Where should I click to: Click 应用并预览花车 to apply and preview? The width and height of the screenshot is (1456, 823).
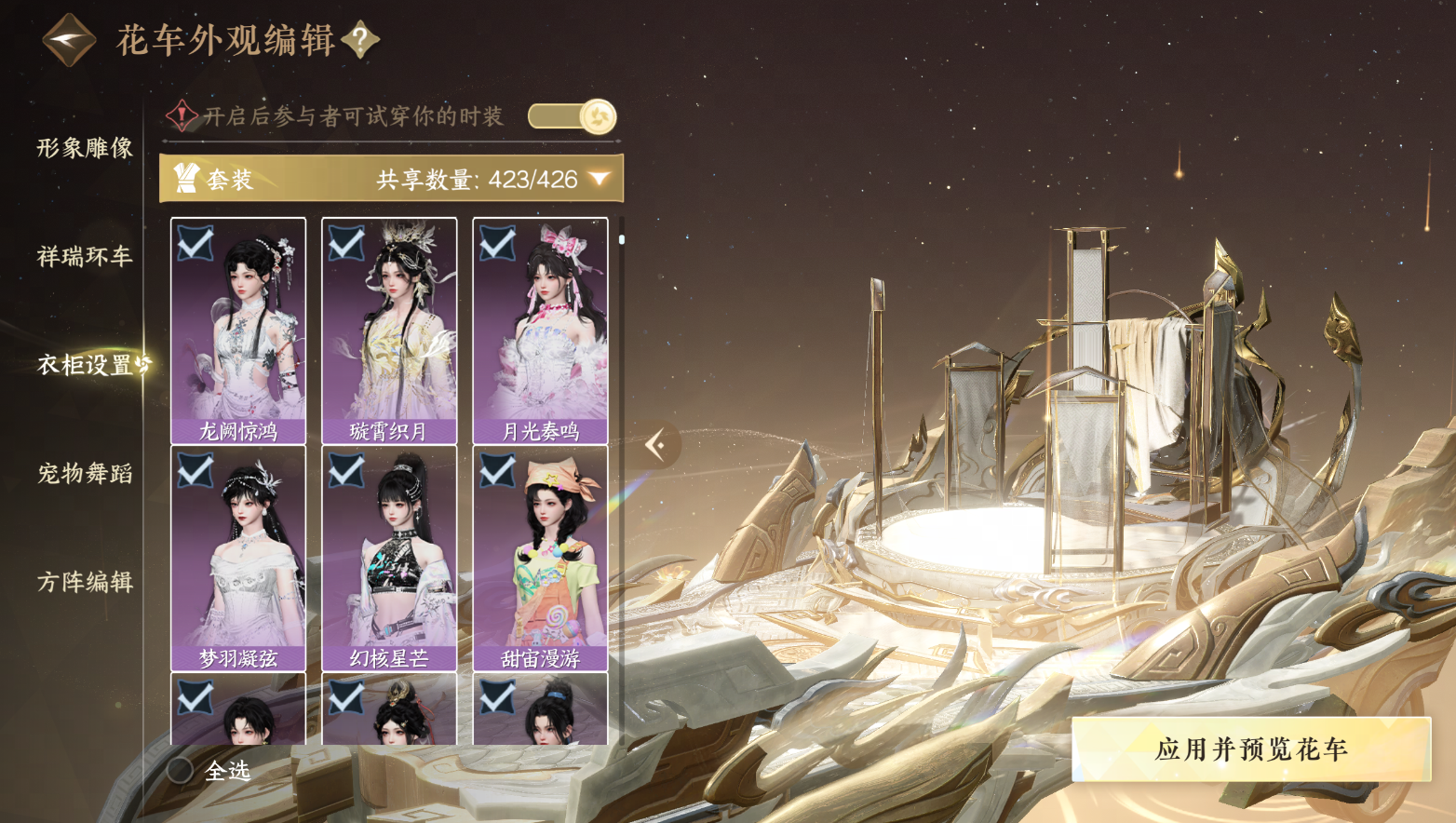pyautogui.click(x=1250, y=749)
